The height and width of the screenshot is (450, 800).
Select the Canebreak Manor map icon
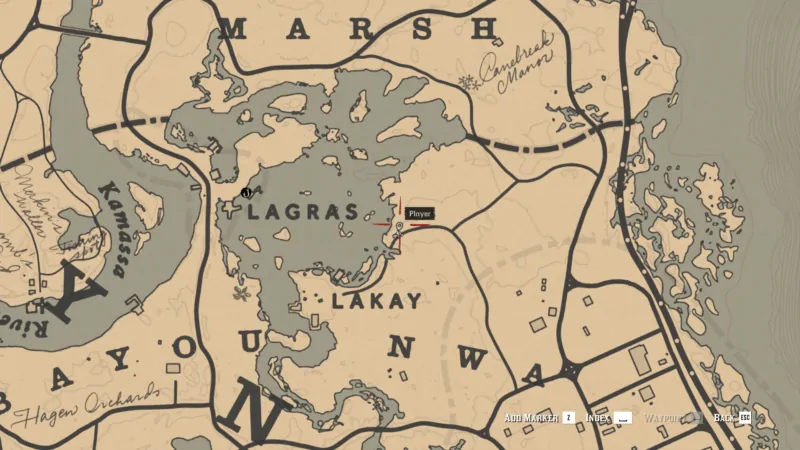pyautogui.click(x=464, y=80)
